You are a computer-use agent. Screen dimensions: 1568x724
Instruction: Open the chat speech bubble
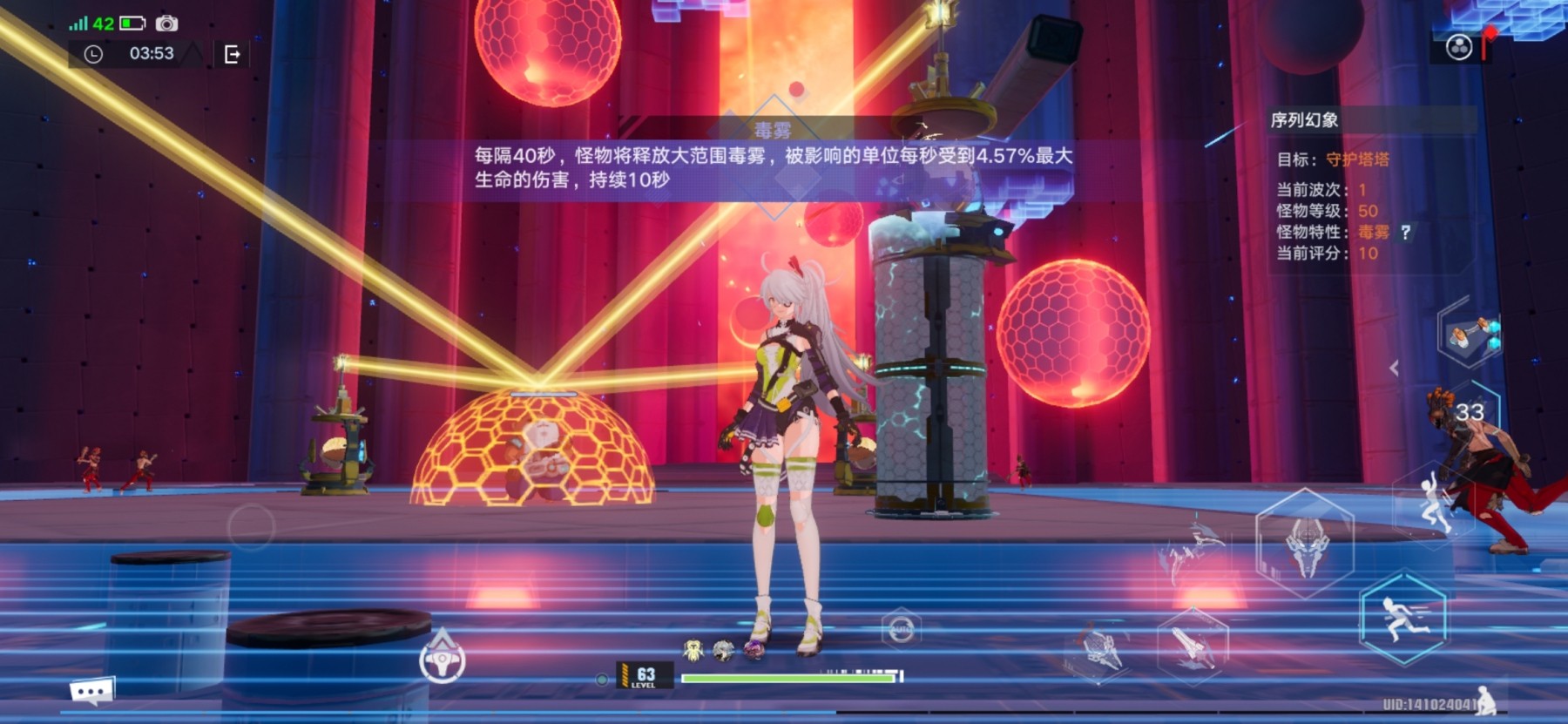(91, 692)
